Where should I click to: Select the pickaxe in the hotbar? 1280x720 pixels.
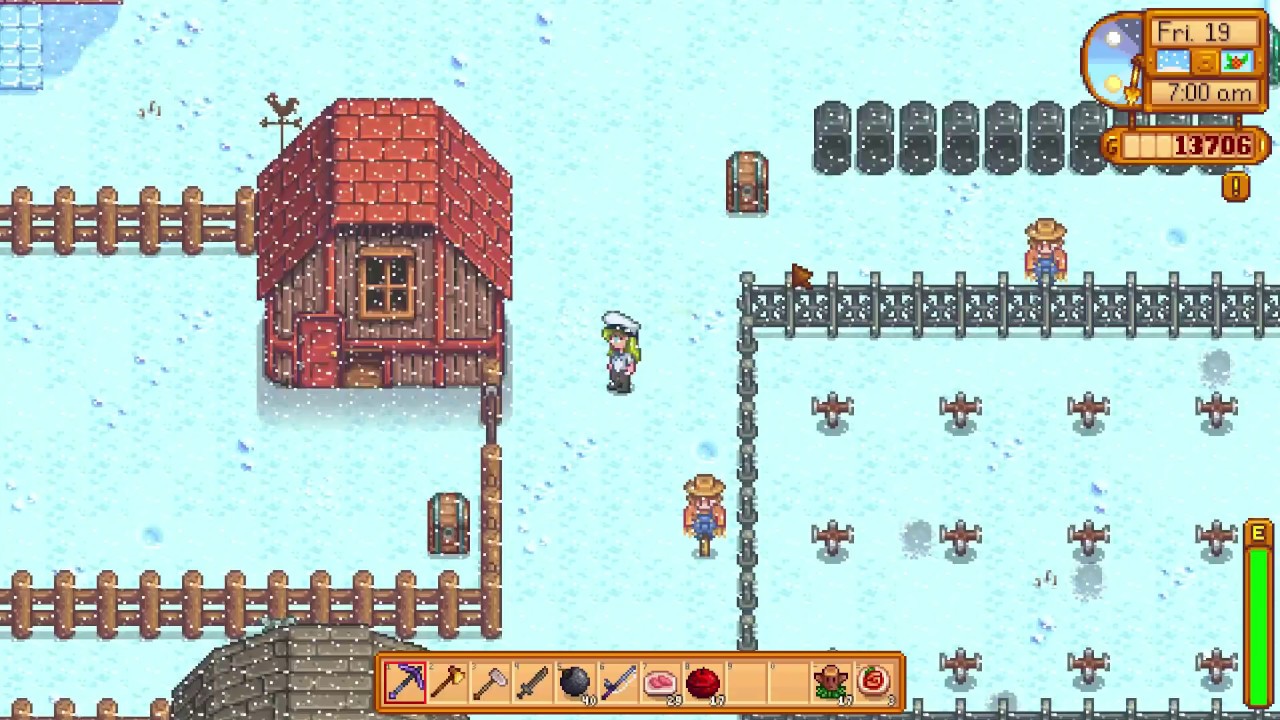click(x=405, y=682)
